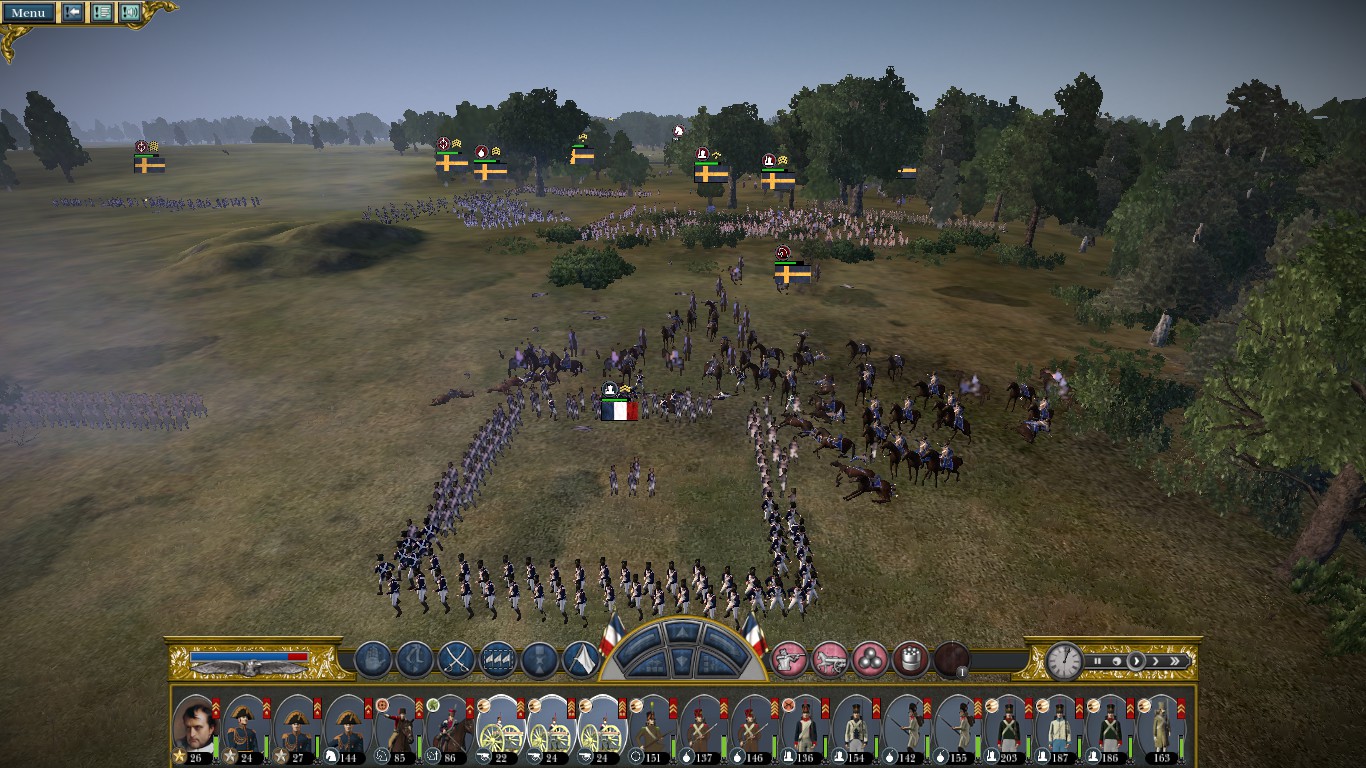Toggle the advice audio speaker button
Screen dimensions: 1366x768
point(130,13)
